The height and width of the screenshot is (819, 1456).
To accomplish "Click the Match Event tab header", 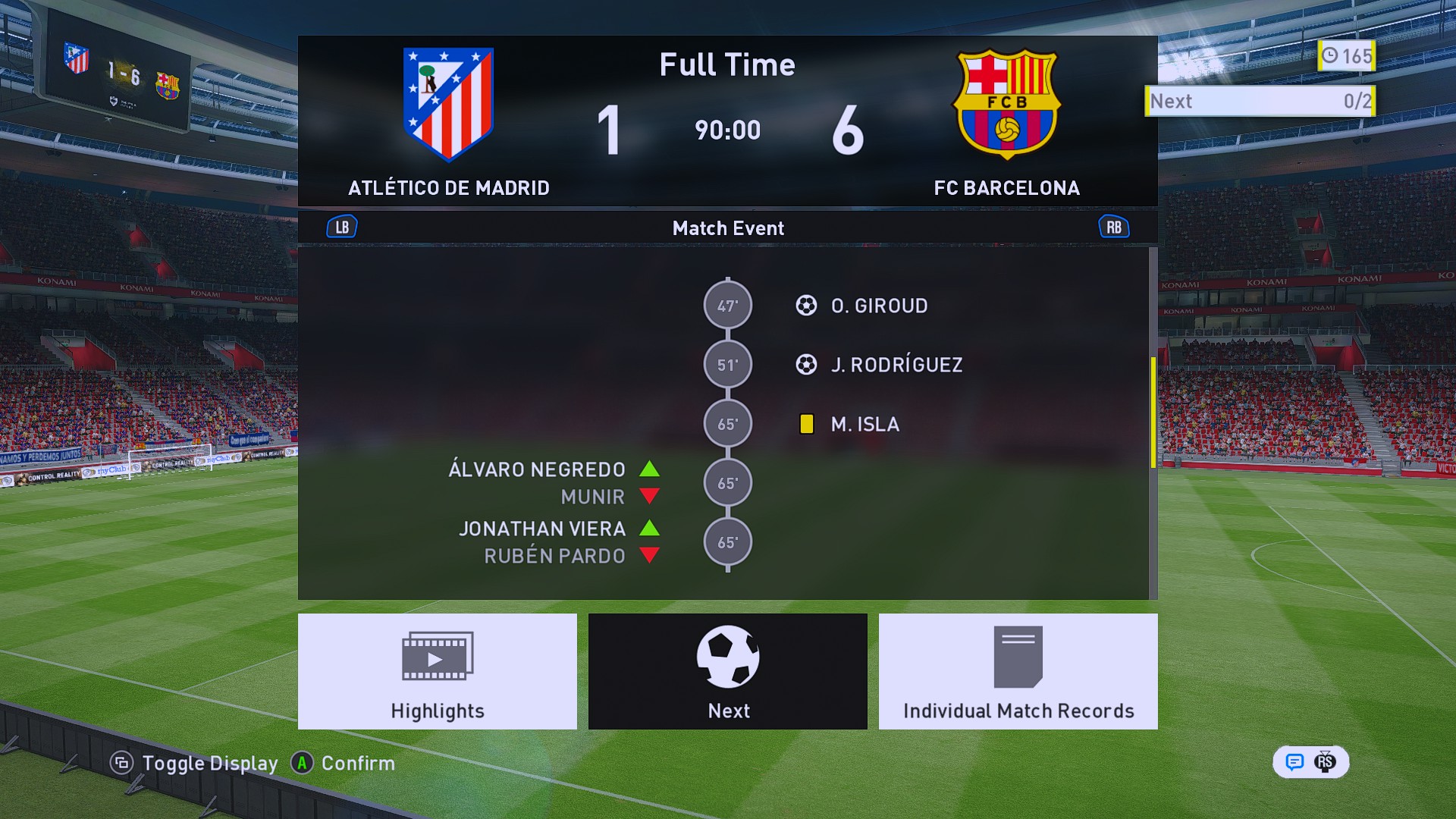I will tap(727, 228).
